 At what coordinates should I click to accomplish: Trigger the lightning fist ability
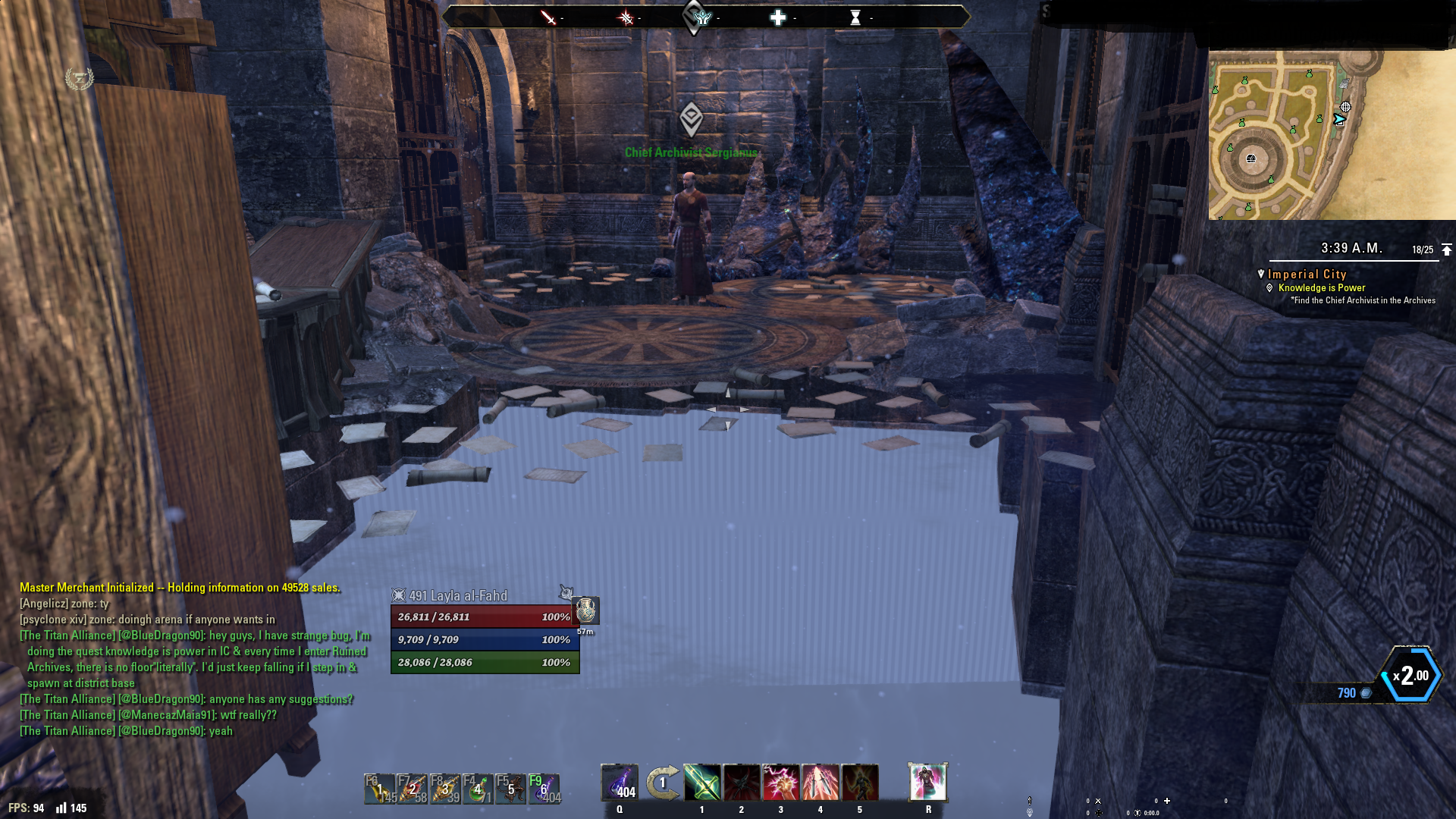[781, 783]
